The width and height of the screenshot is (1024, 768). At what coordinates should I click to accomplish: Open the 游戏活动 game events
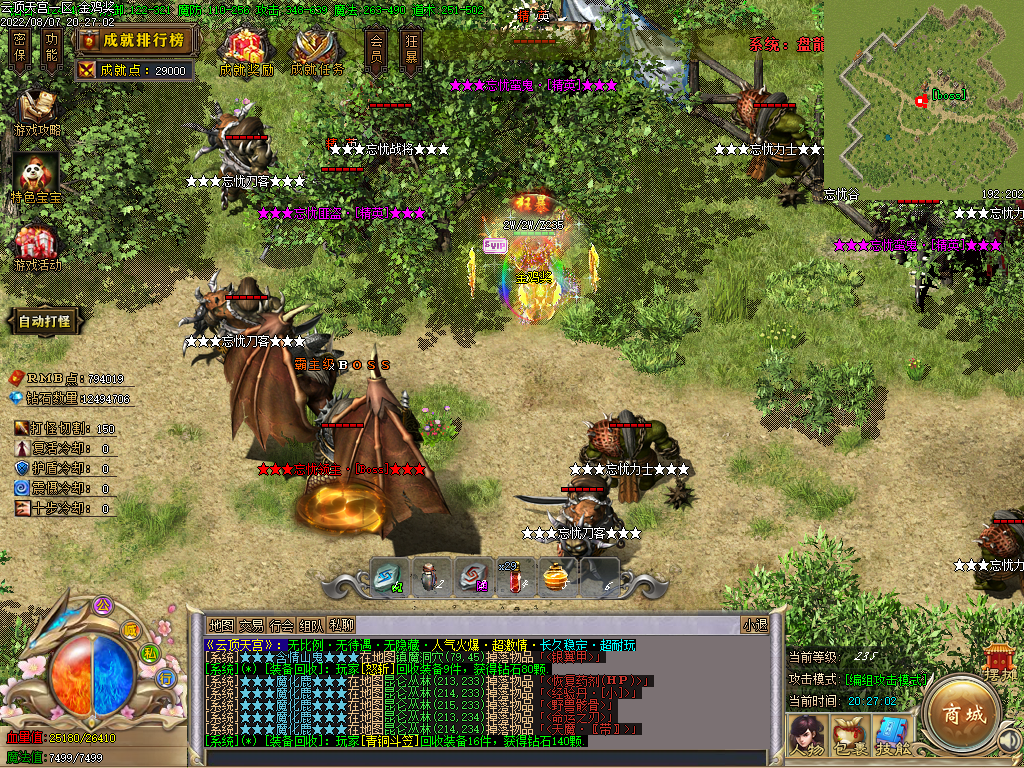pyautogui.click(x=37, y=247)
